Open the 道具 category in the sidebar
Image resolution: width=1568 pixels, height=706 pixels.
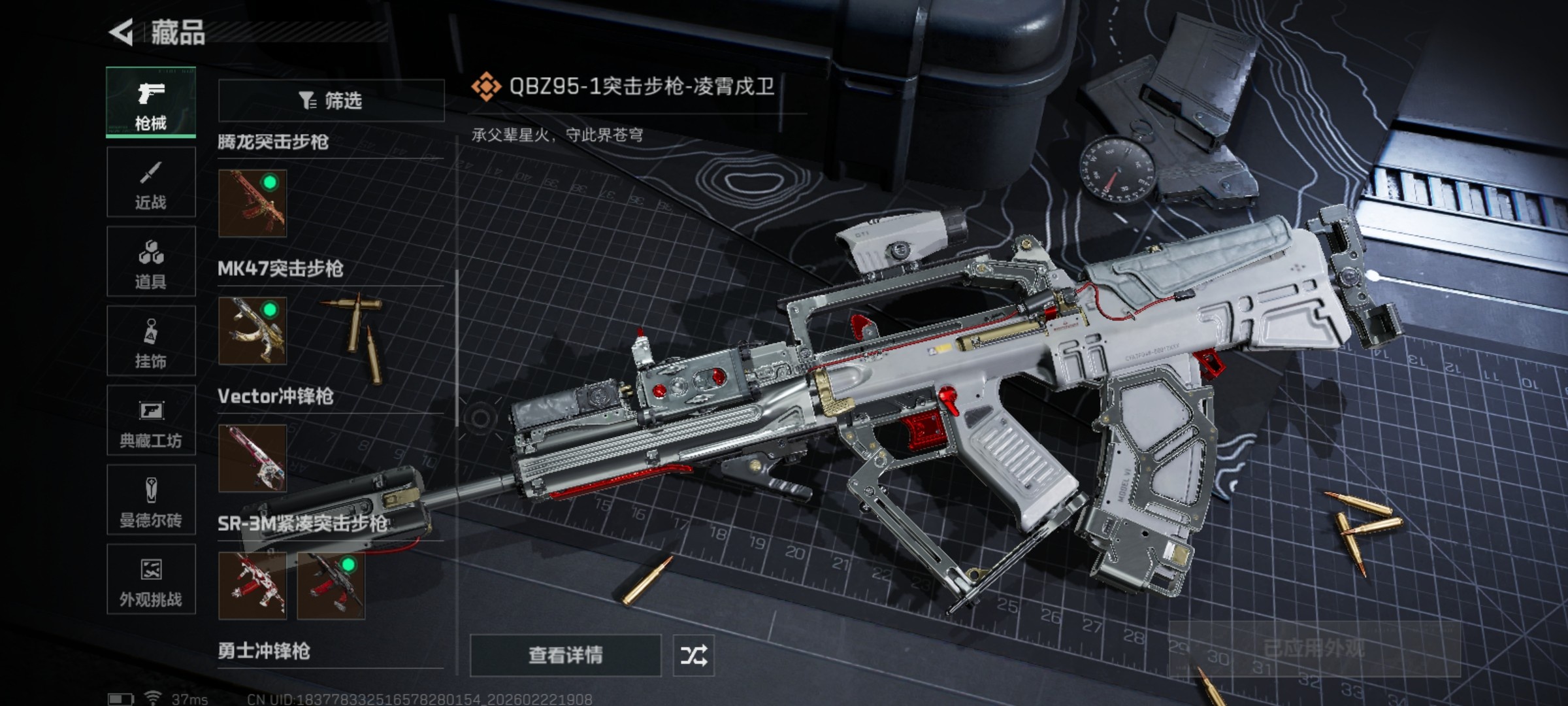coord(151,261)
